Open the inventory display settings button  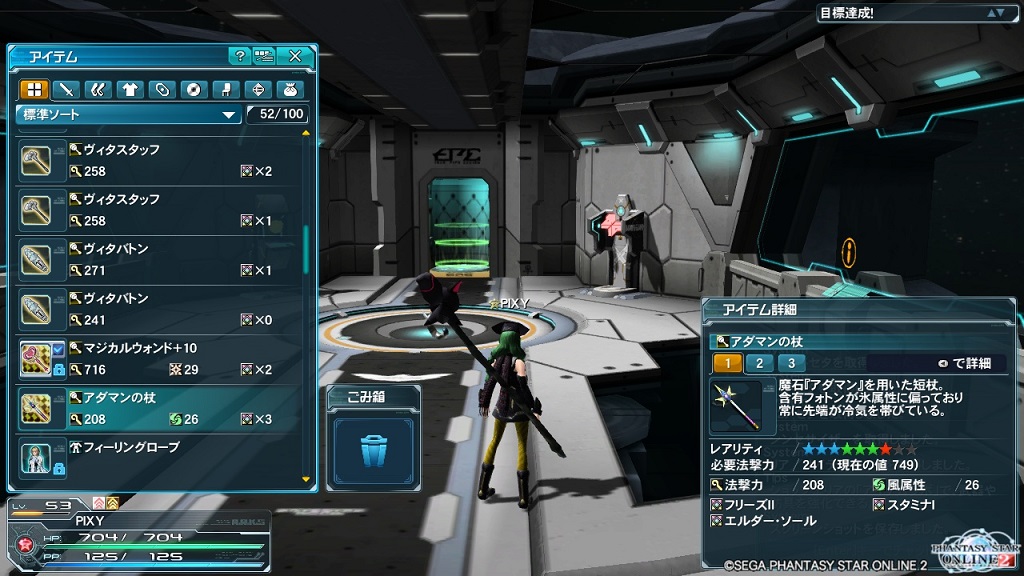(264, 56)
